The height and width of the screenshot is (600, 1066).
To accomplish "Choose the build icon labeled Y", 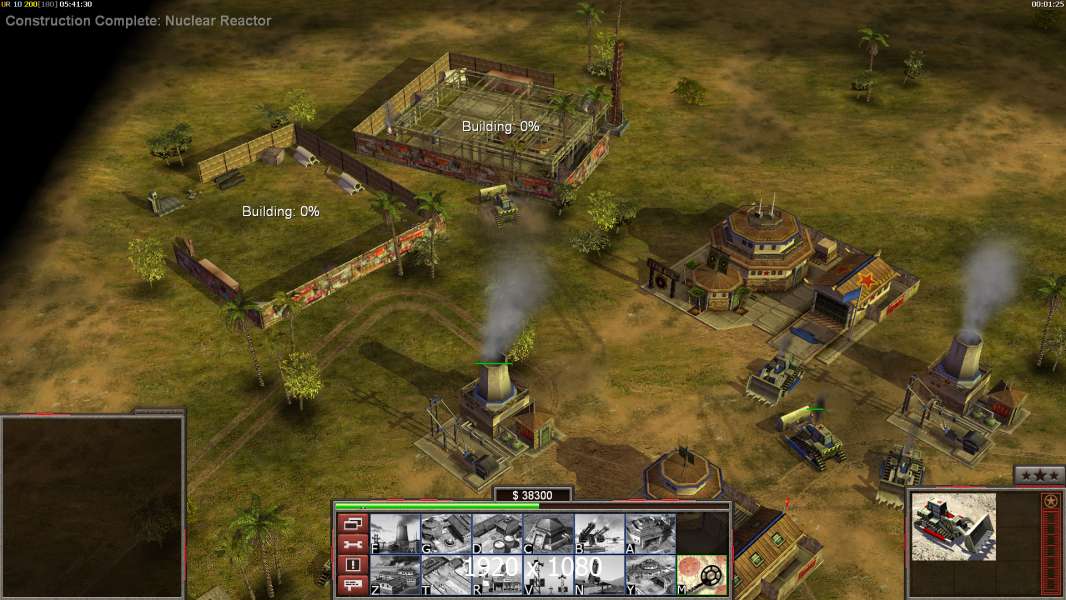I will point(650,574).
